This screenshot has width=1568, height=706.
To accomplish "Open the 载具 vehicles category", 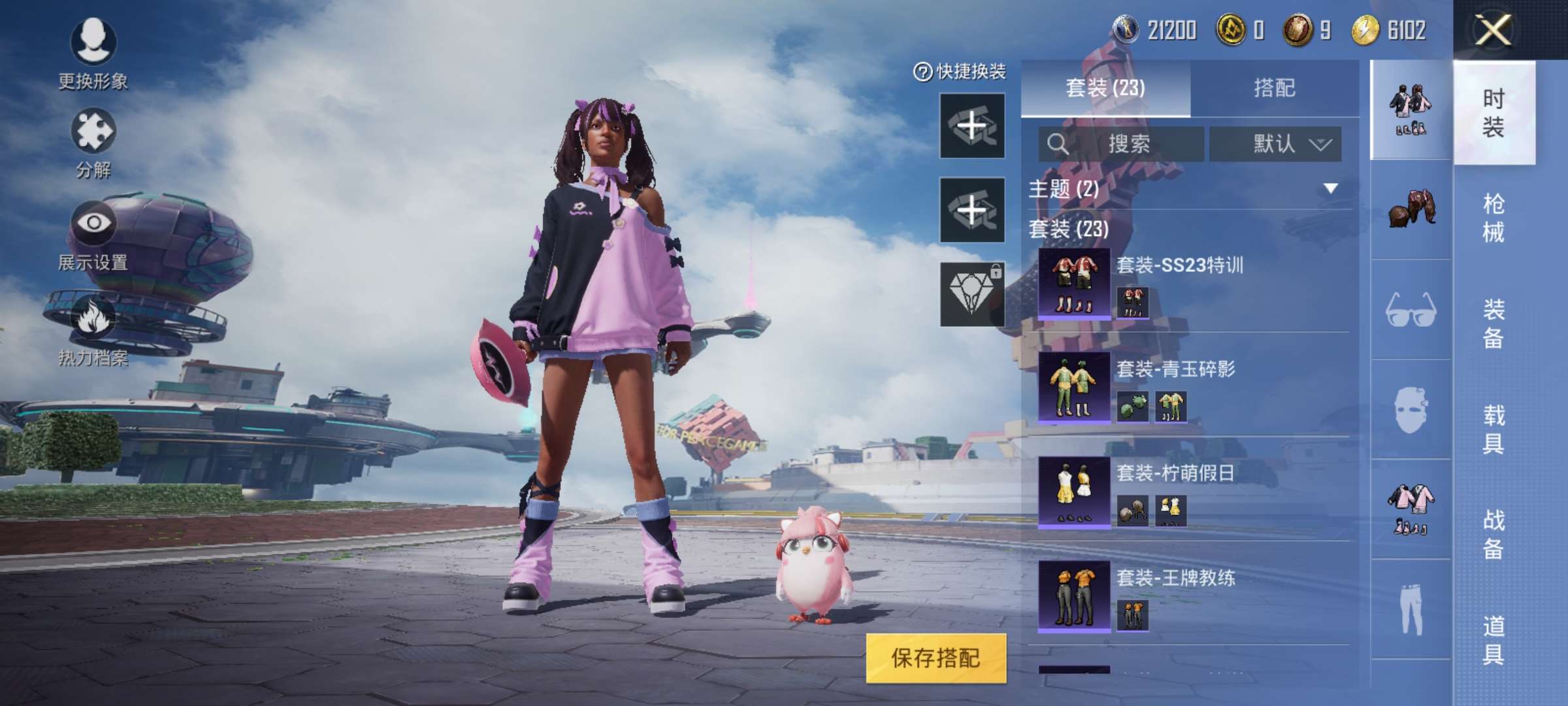I will point(1493,429).
